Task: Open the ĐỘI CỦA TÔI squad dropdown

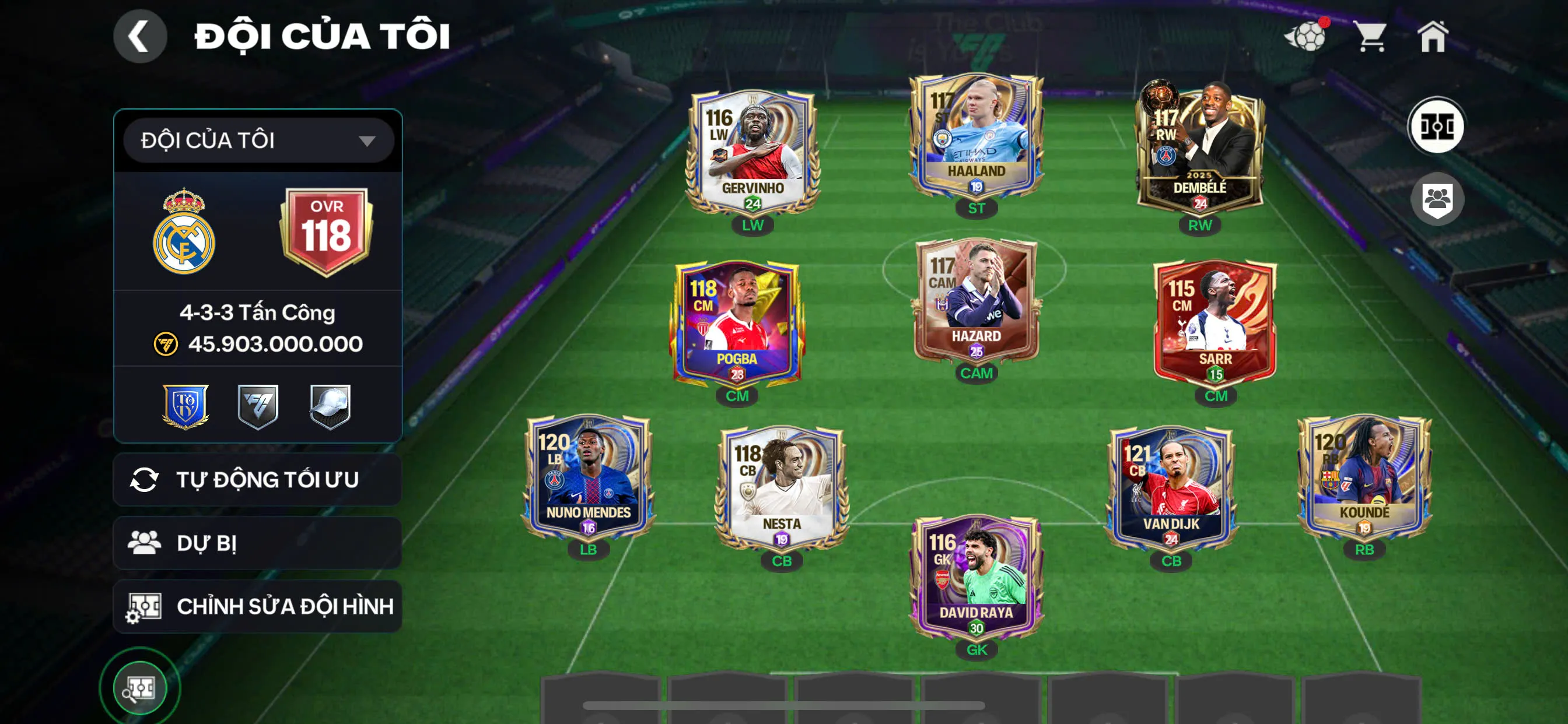Action: click(258, 140)
